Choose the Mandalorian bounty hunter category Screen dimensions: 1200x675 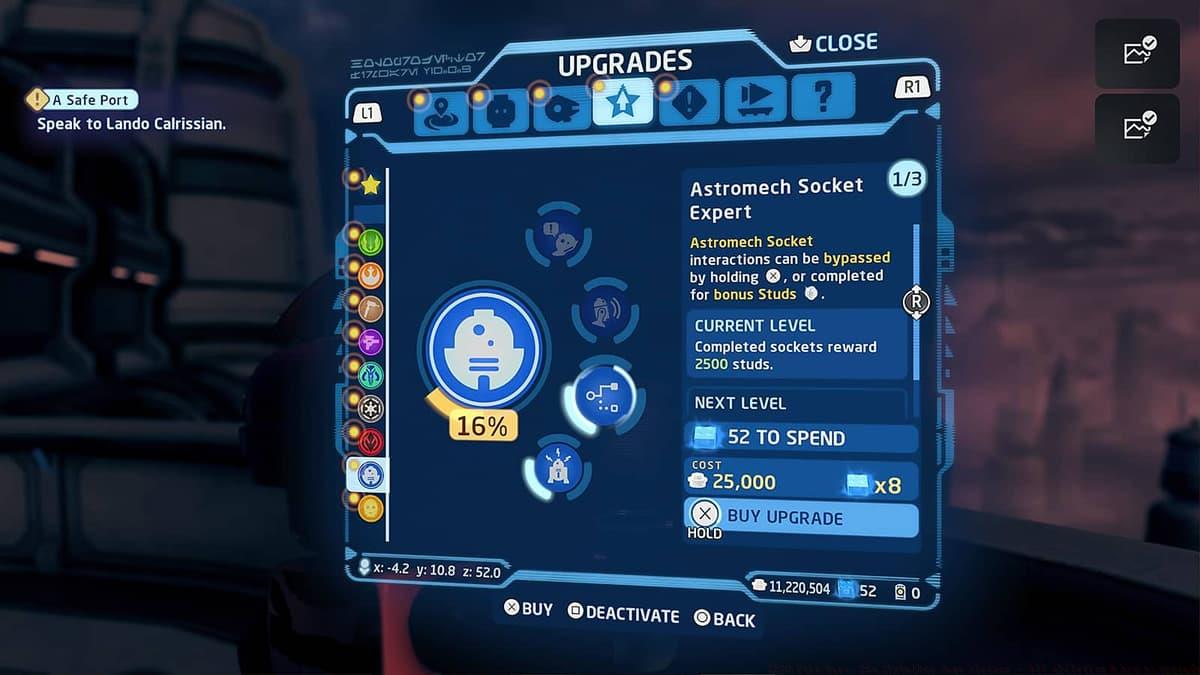point(371,375)
